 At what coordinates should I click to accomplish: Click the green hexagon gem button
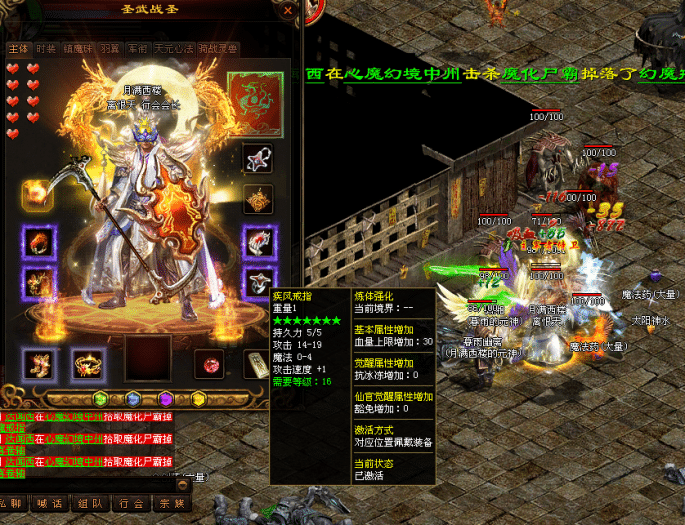tap(102, 398)
